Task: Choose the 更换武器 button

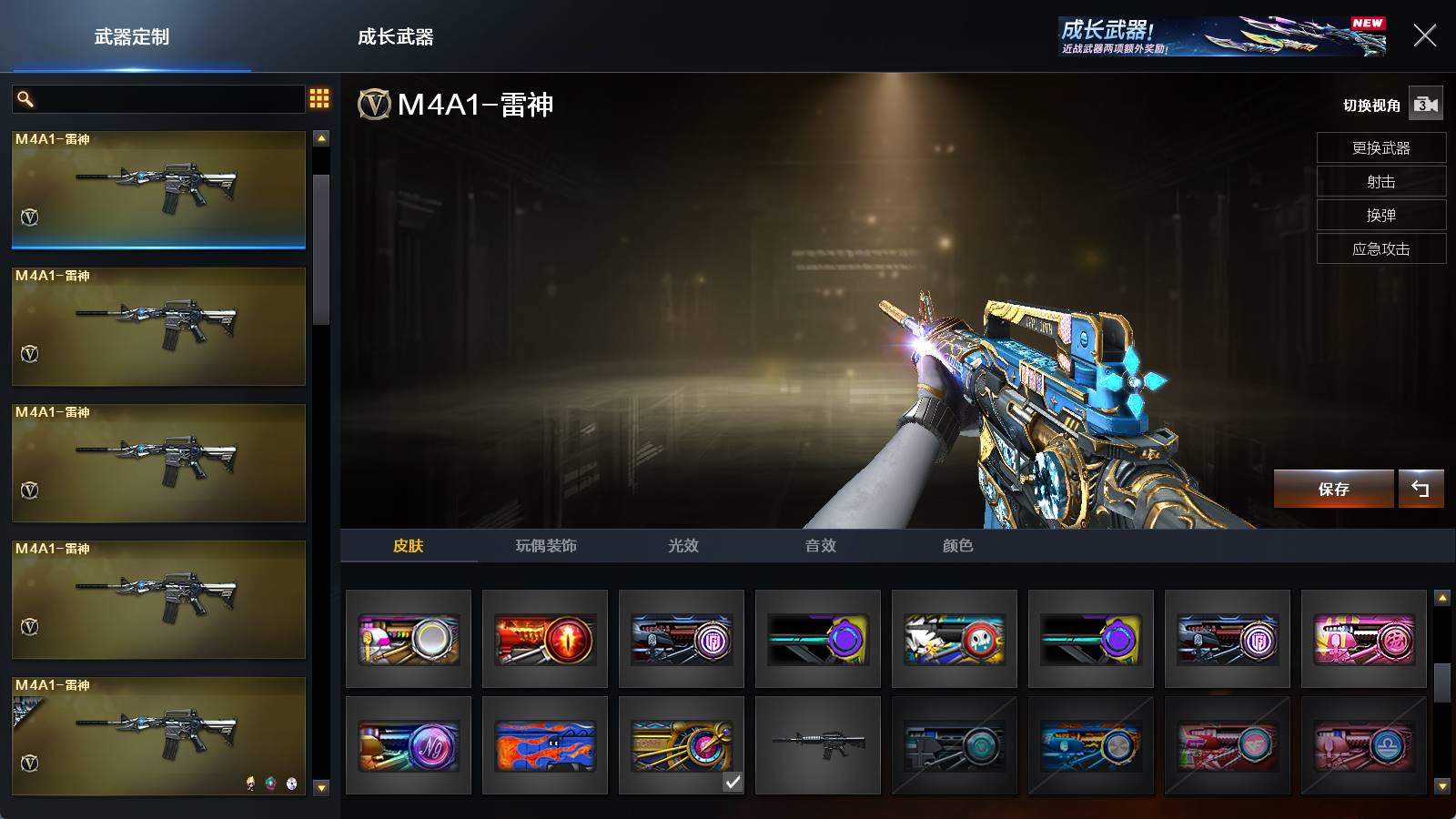Action: coord(1380,147)
